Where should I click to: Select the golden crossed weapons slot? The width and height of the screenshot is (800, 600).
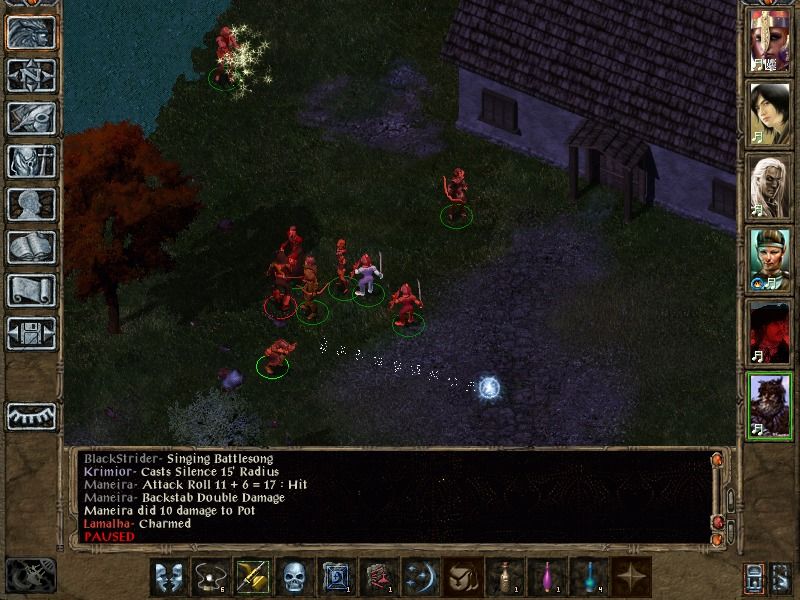tap(251, 577)
